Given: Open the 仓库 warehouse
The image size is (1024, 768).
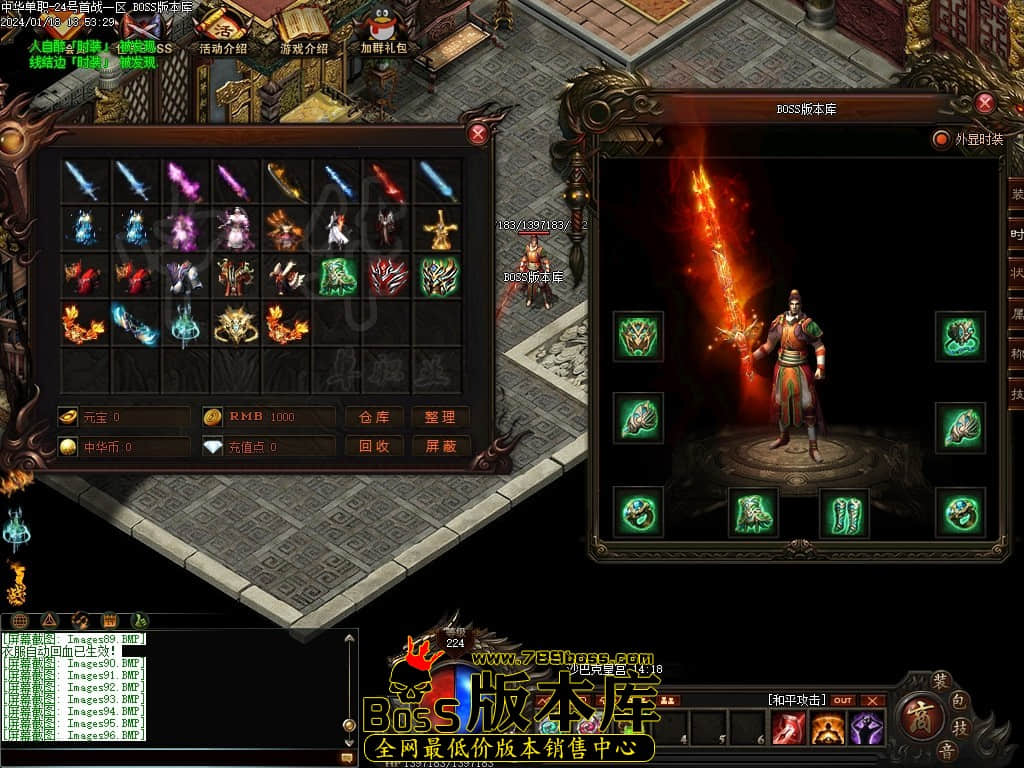Looking at the screenshot, I should (x=374, y=417).
